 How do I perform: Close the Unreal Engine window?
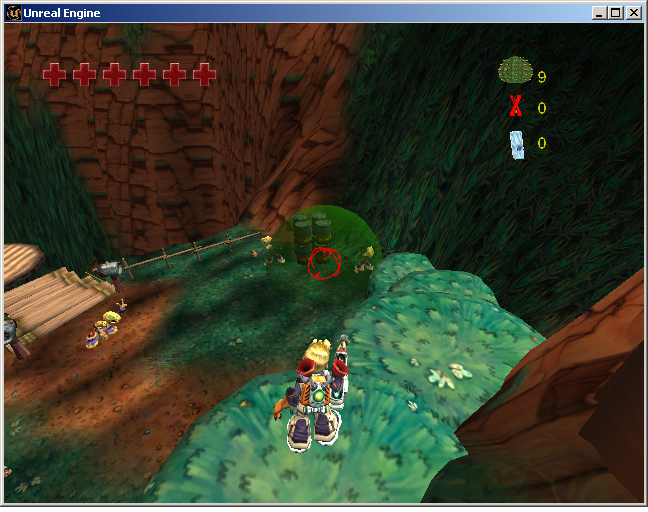[x=633, y=13]
